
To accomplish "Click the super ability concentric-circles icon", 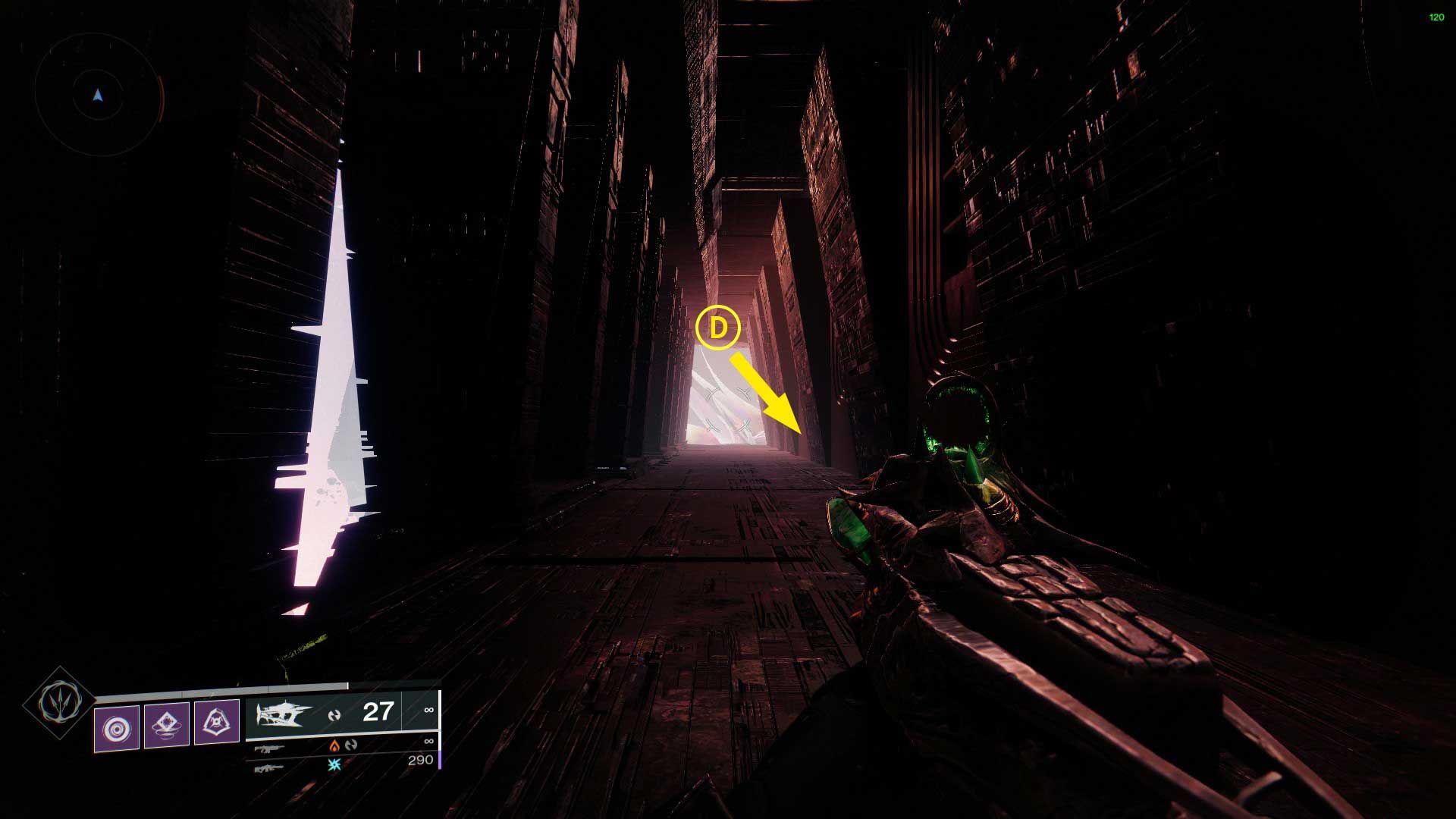I will [x=118, y=725].
